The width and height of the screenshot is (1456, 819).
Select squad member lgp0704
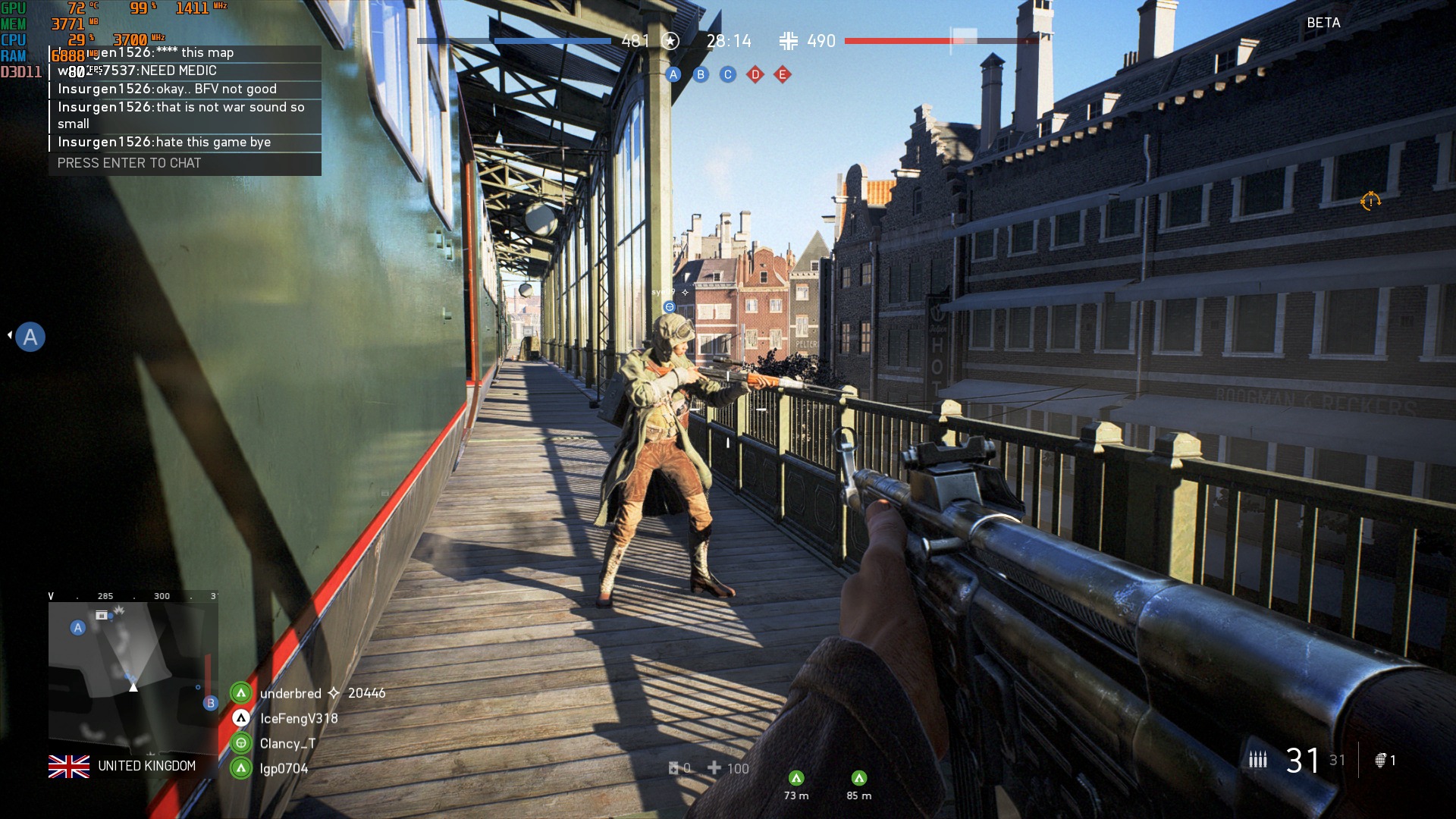pos(284,768)
